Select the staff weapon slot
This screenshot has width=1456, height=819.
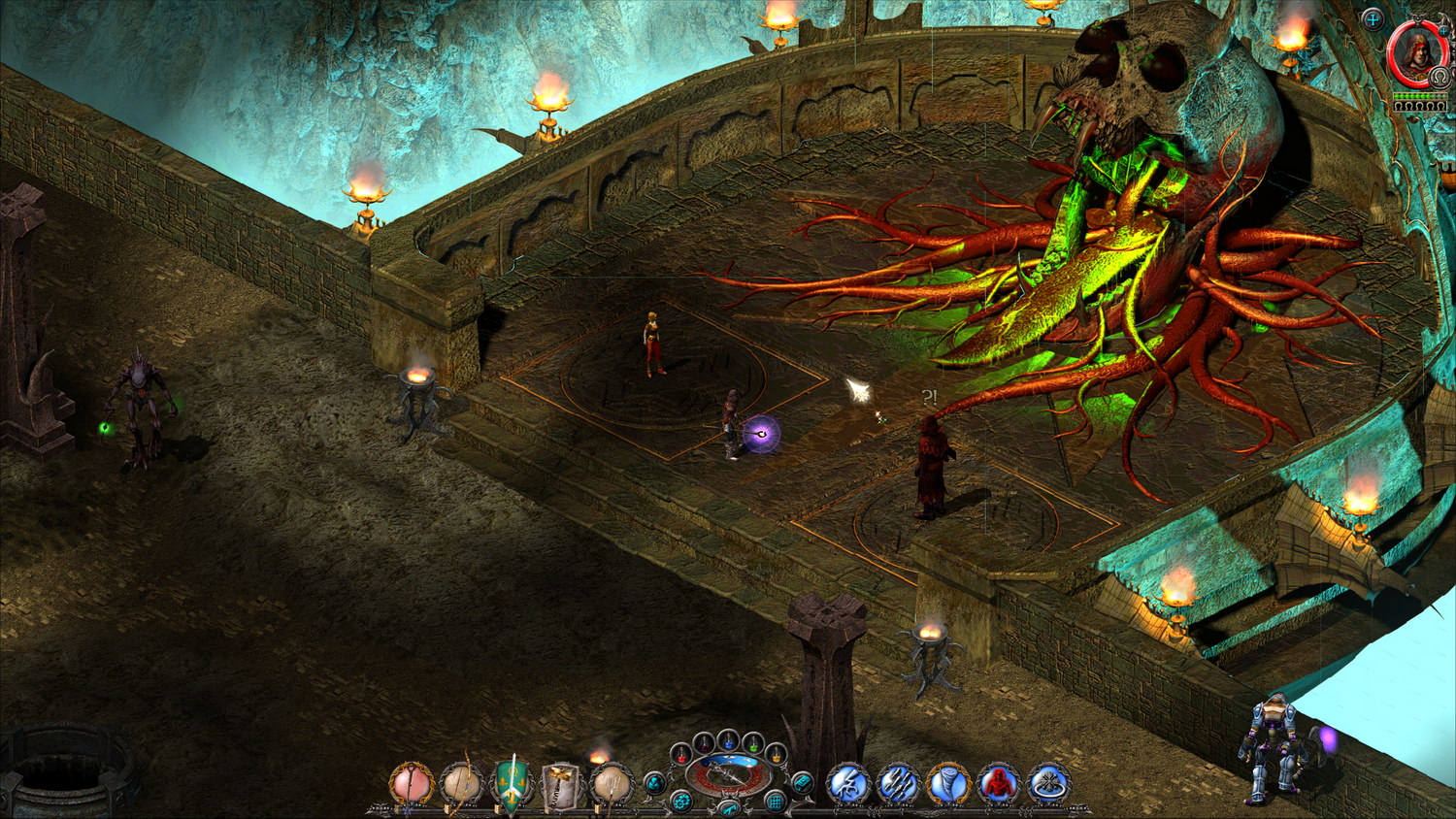pos(411,785)
